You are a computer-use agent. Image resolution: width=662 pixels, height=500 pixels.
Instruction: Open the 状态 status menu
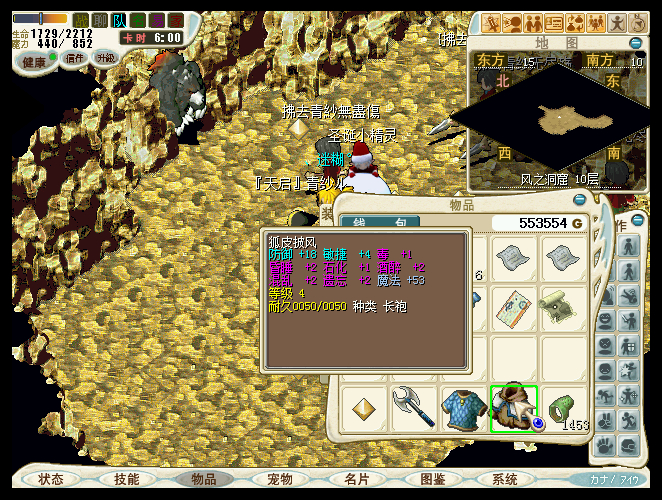51,479
